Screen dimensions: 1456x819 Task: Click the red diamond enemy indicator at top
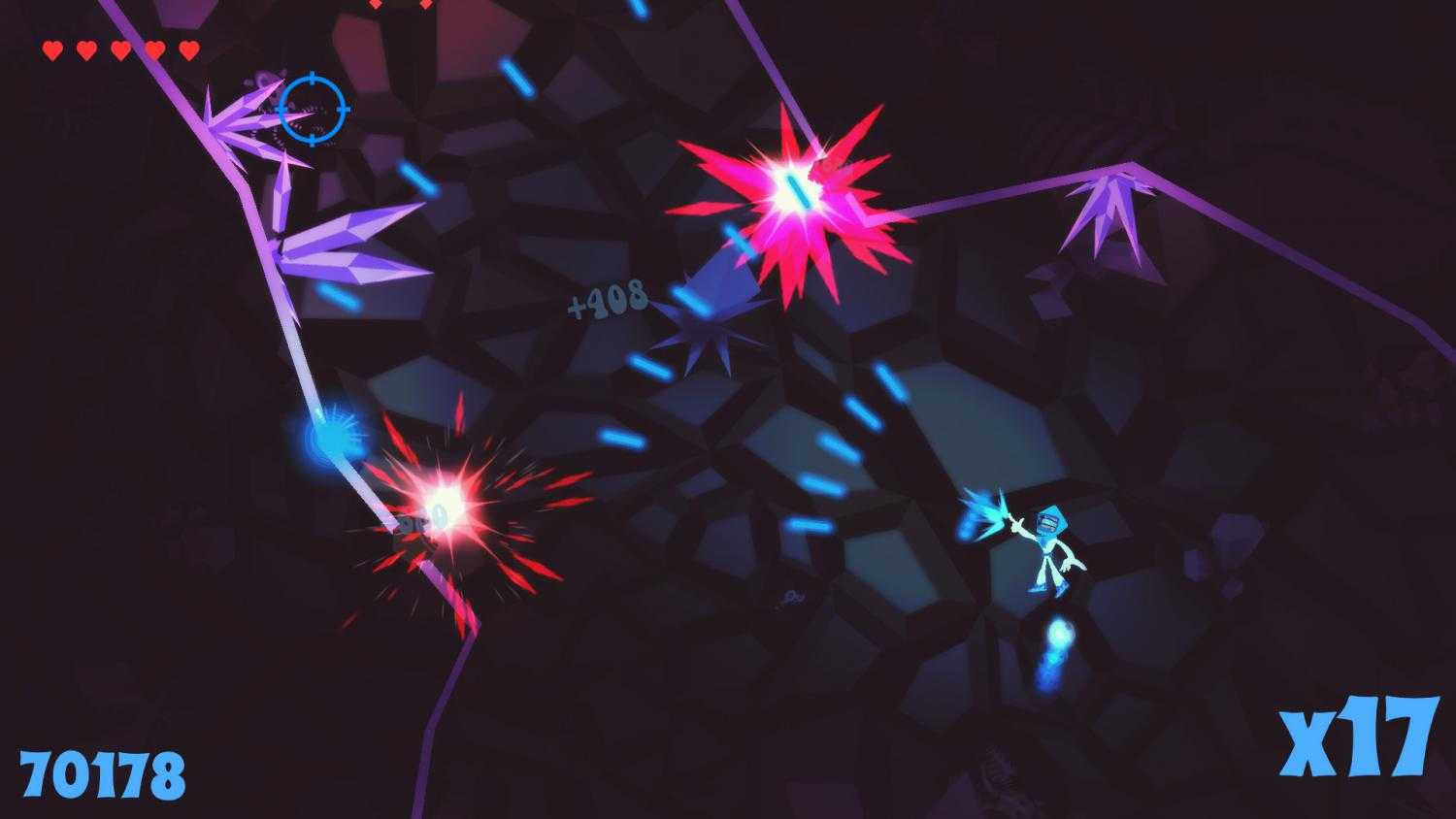(375, 5)
